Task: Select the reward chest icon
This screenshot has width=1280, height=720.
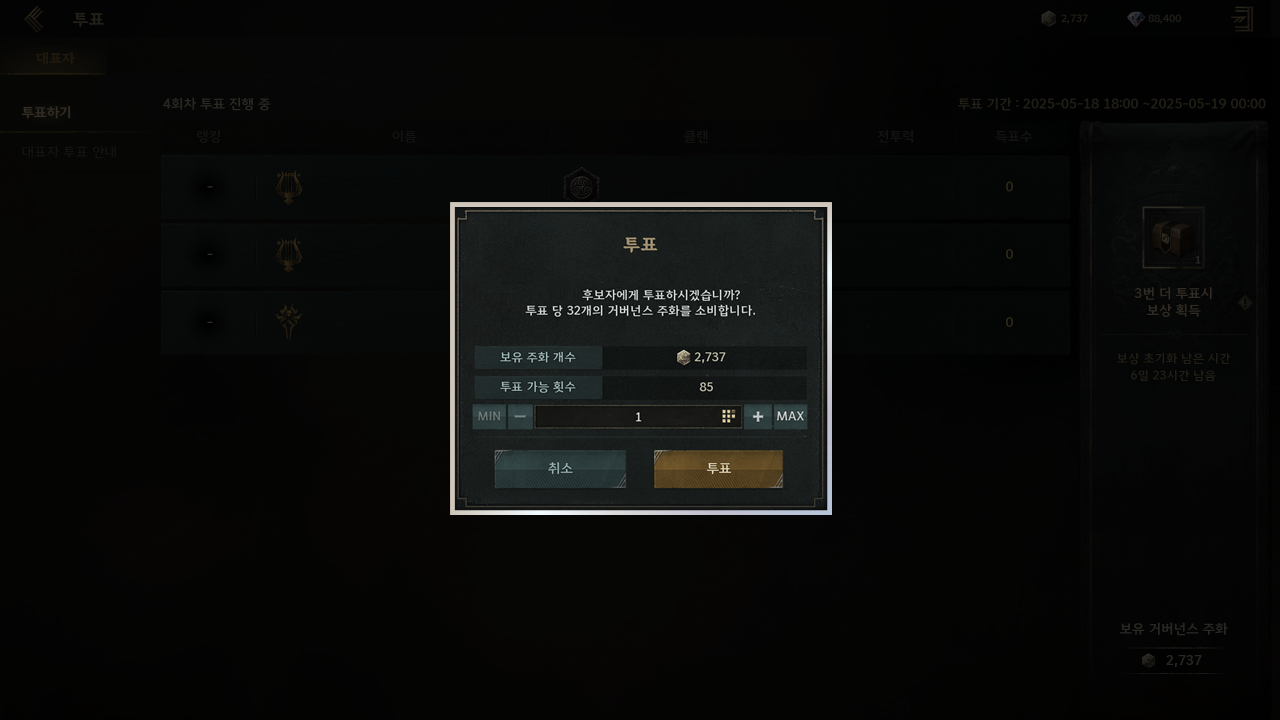Action: pyautogui.click(x=1173, y=238)
